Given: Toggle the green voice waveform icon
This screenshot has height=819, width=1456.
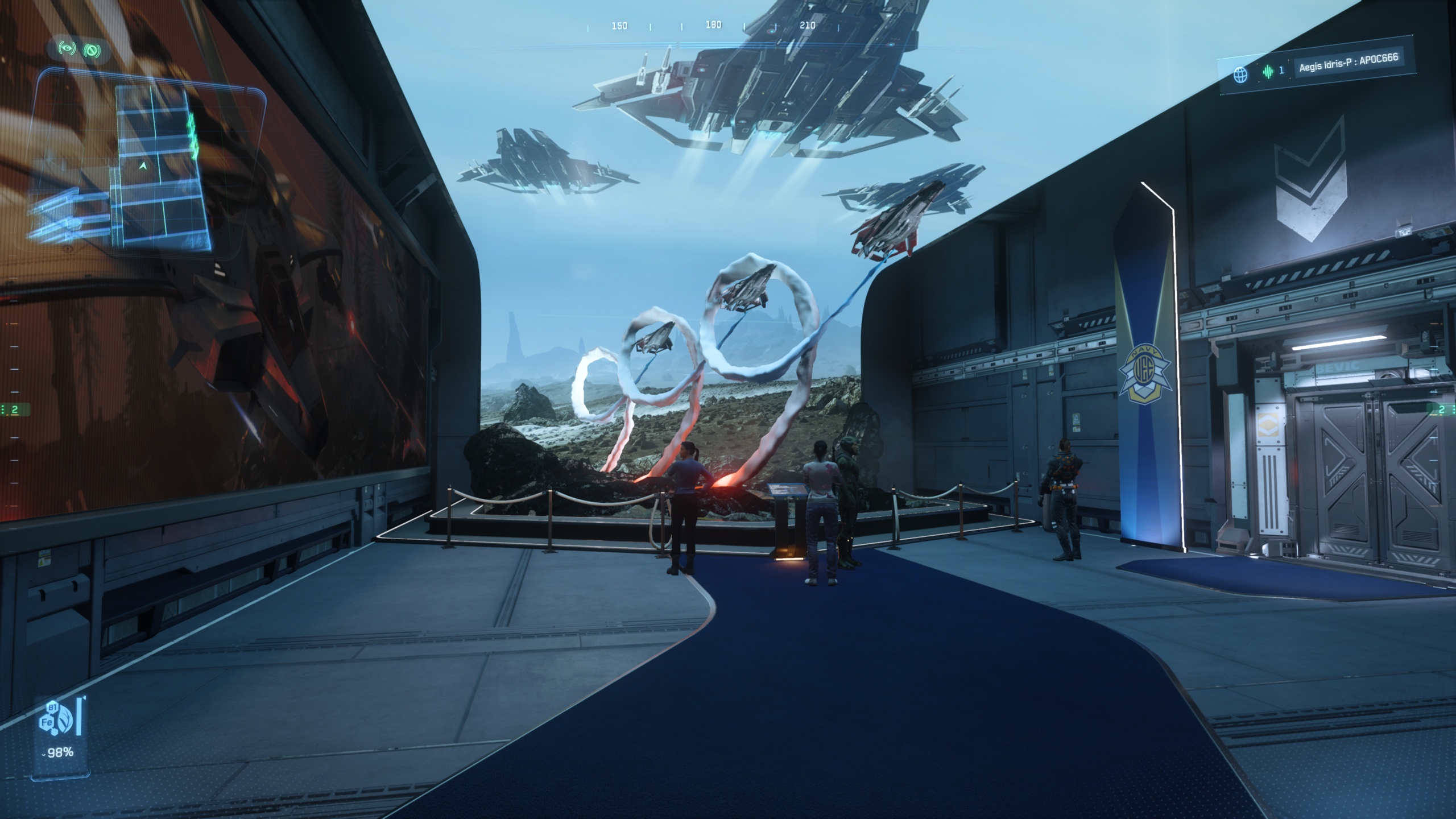Looking at the screenshot, I should click(x=1268, y=72).
